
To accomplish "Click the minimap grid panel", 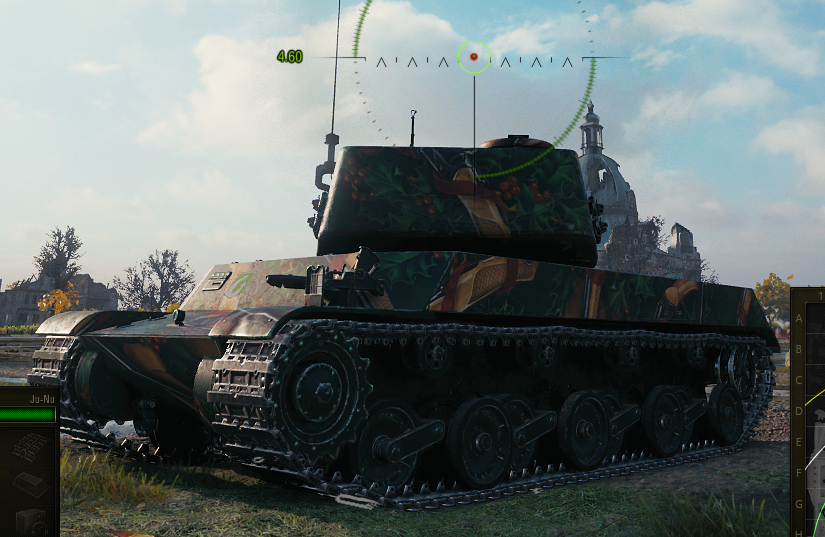I will coord(813,420).
